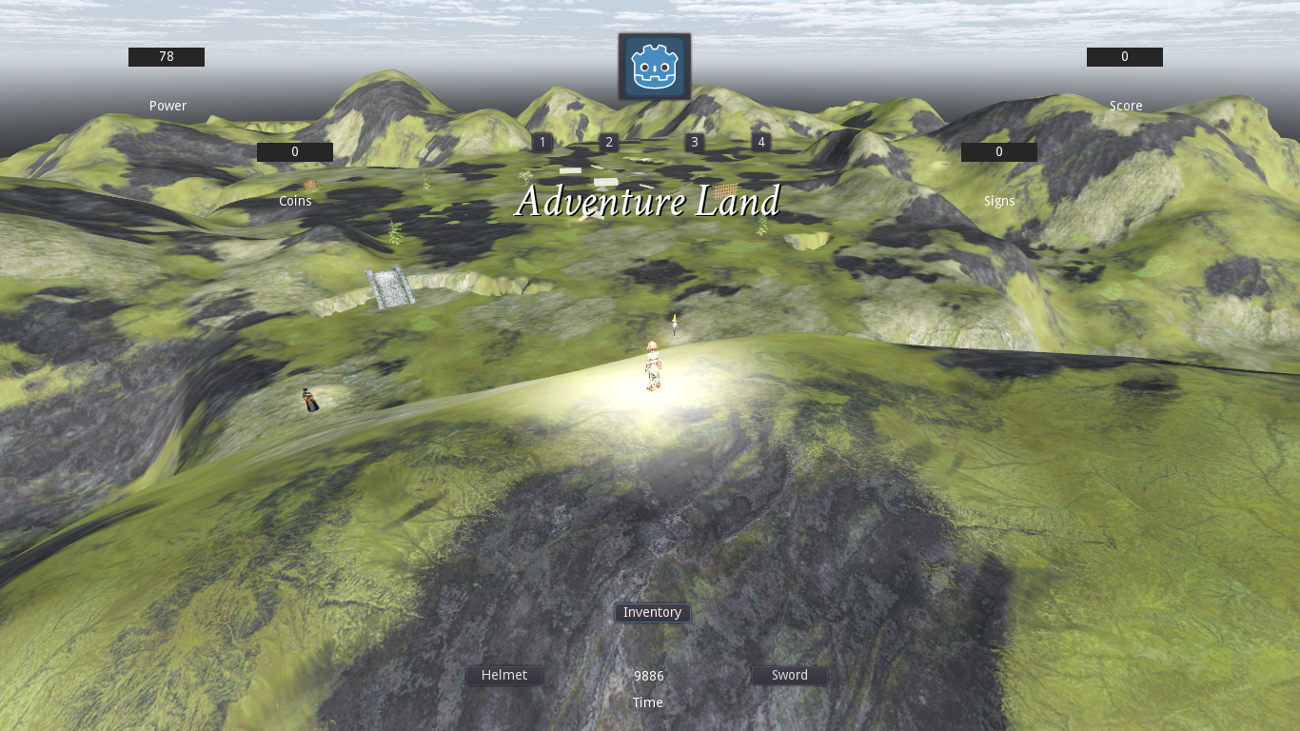The height and width of the screenshot is (731, 1300).
Task: Open the Inventory
Action: coord(651,612)
